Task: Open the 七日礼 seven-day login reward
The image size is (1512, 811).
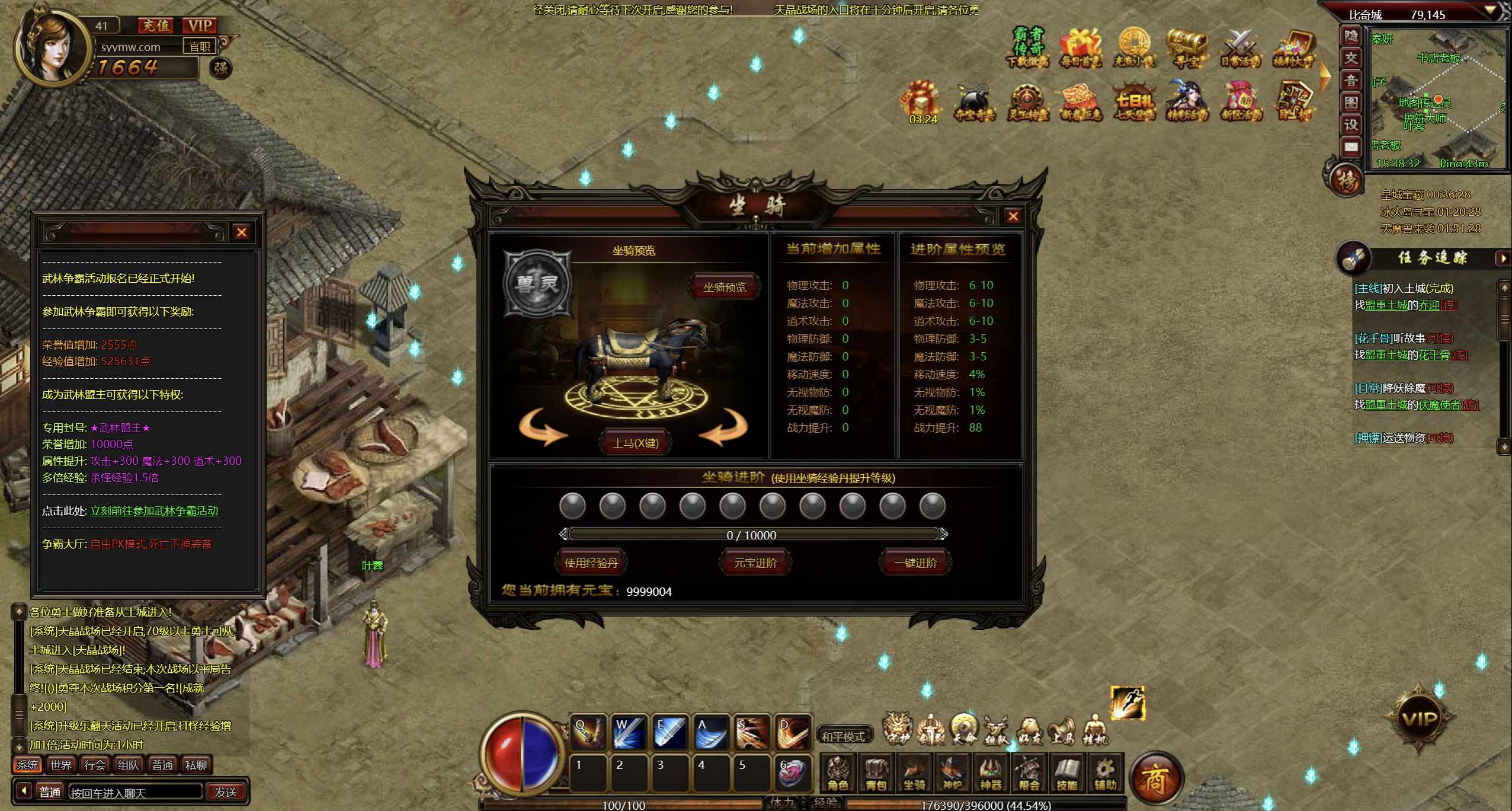Action: pyautogui.click(x=1134, y=101)
